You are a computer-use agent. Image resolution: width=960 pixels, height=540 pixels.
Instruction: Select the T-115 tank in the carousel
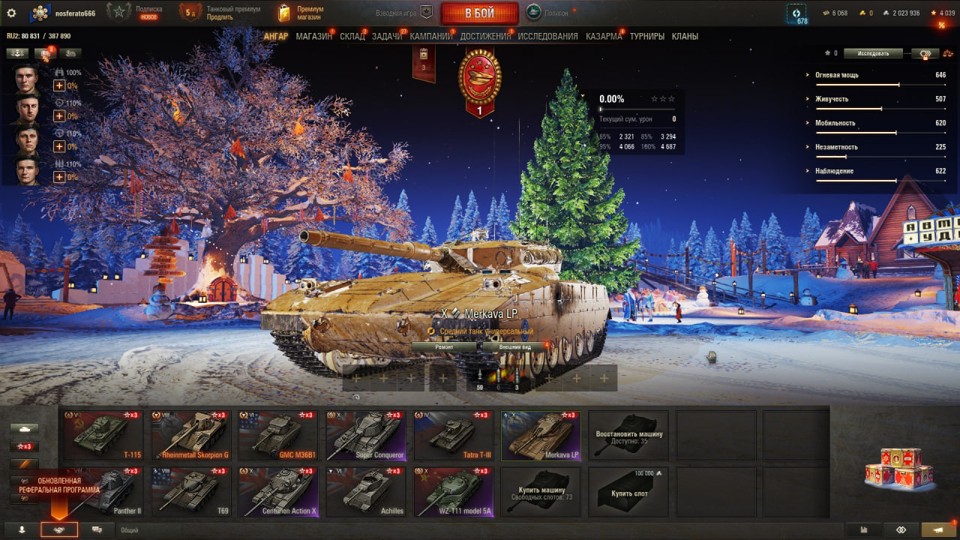point(103,435)
